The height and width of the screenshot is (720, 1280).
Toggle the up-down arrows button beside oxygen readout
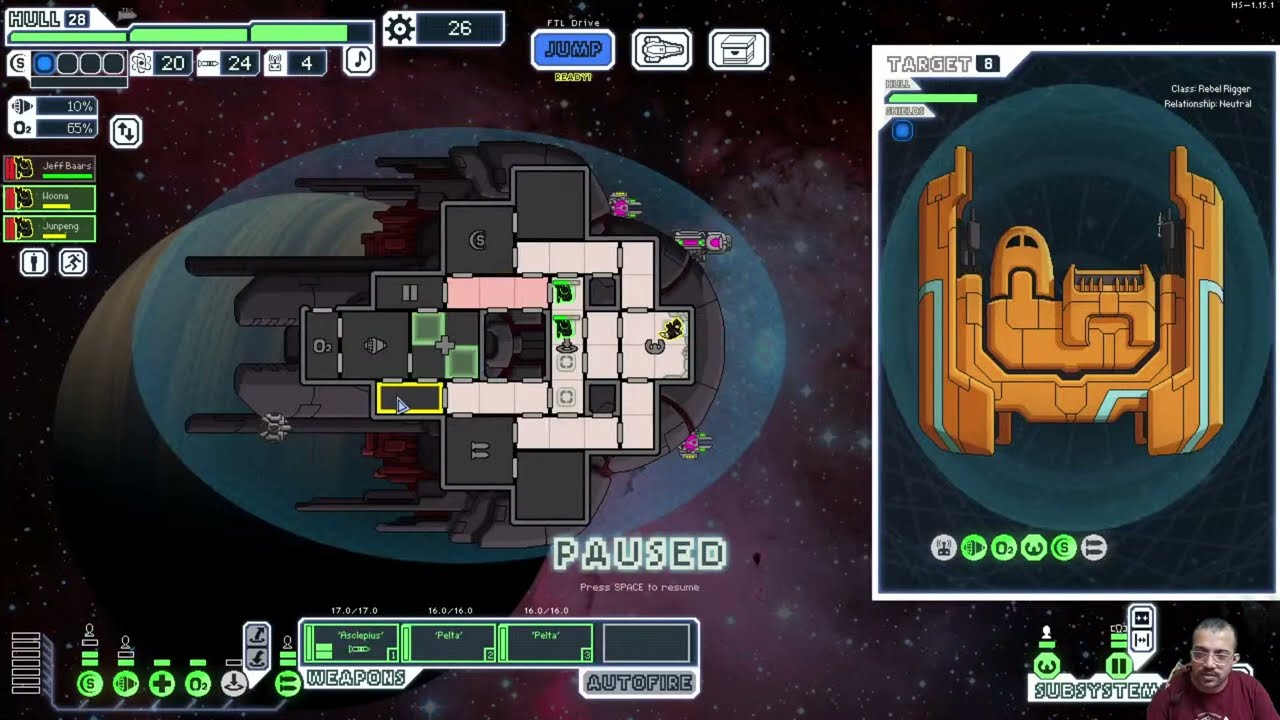(126, 131)
